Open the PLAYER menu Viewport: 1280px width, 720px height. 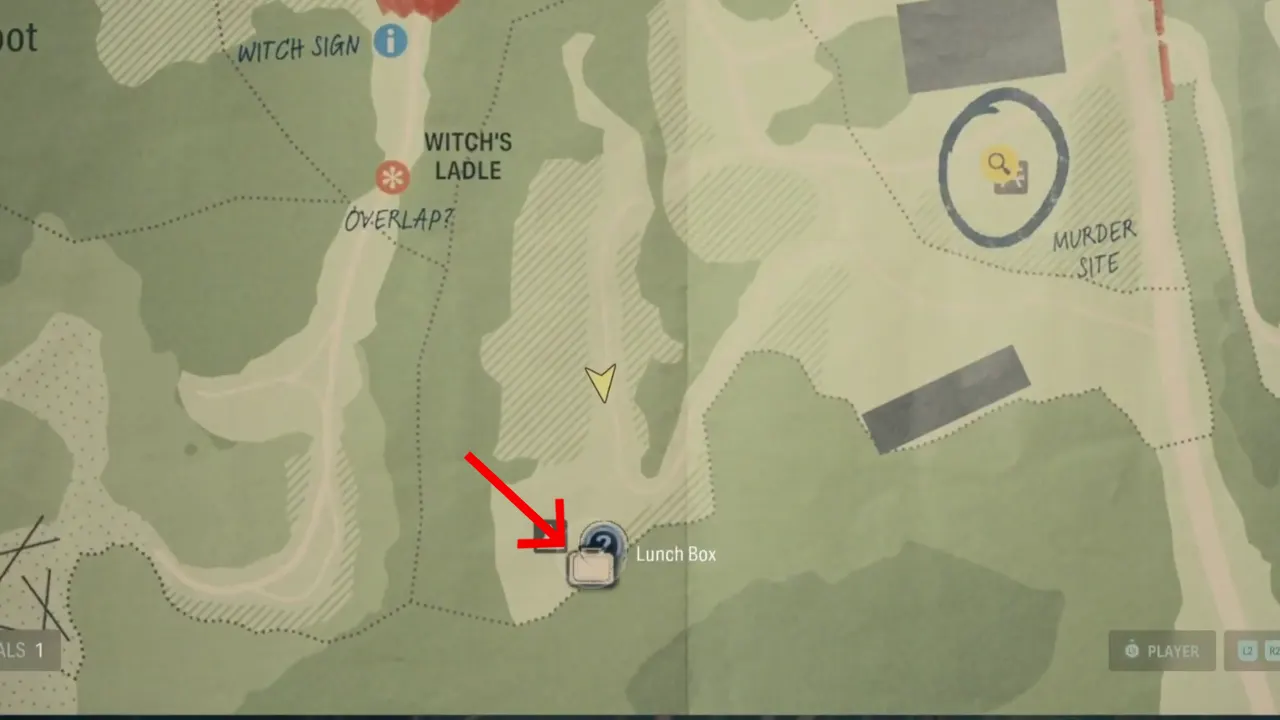[x=1163, y=650]
